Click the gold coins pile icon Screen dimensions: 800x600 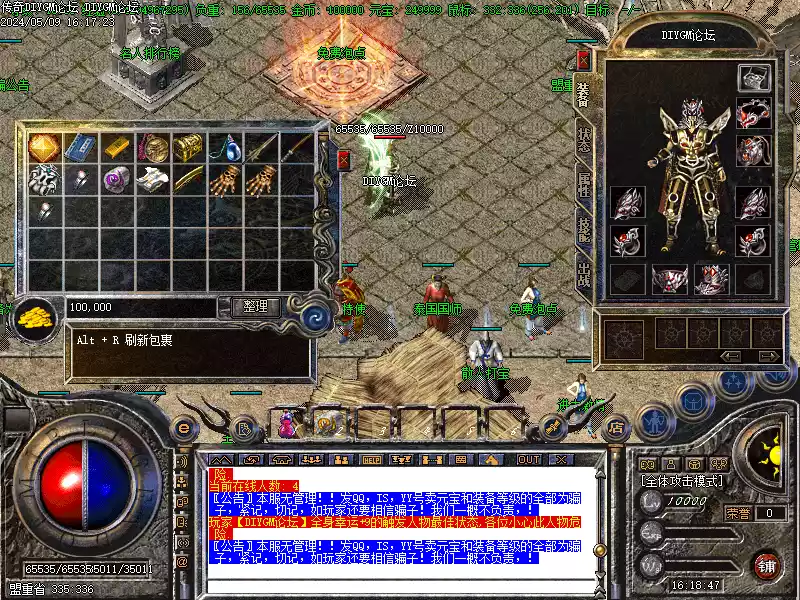[x=36, y=317]
